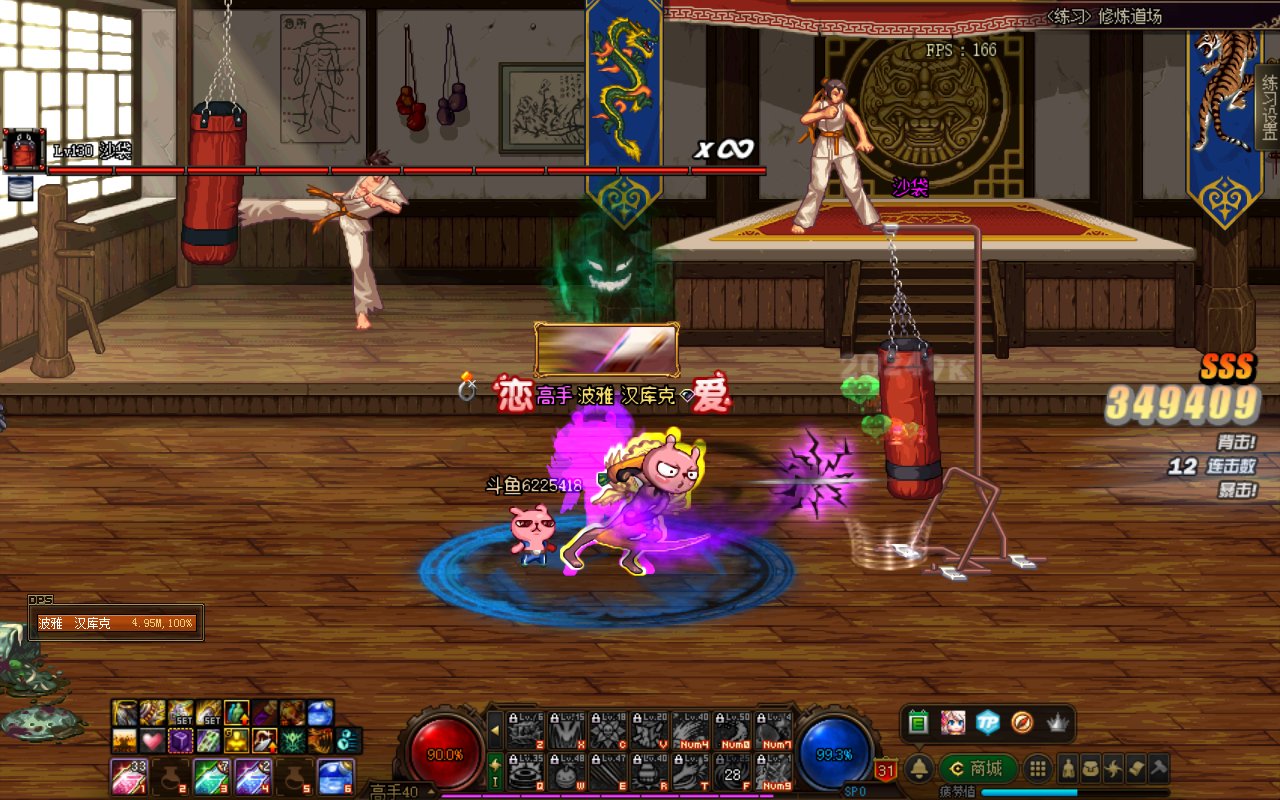Click the green calendar event icon

[x=919, y=722]
